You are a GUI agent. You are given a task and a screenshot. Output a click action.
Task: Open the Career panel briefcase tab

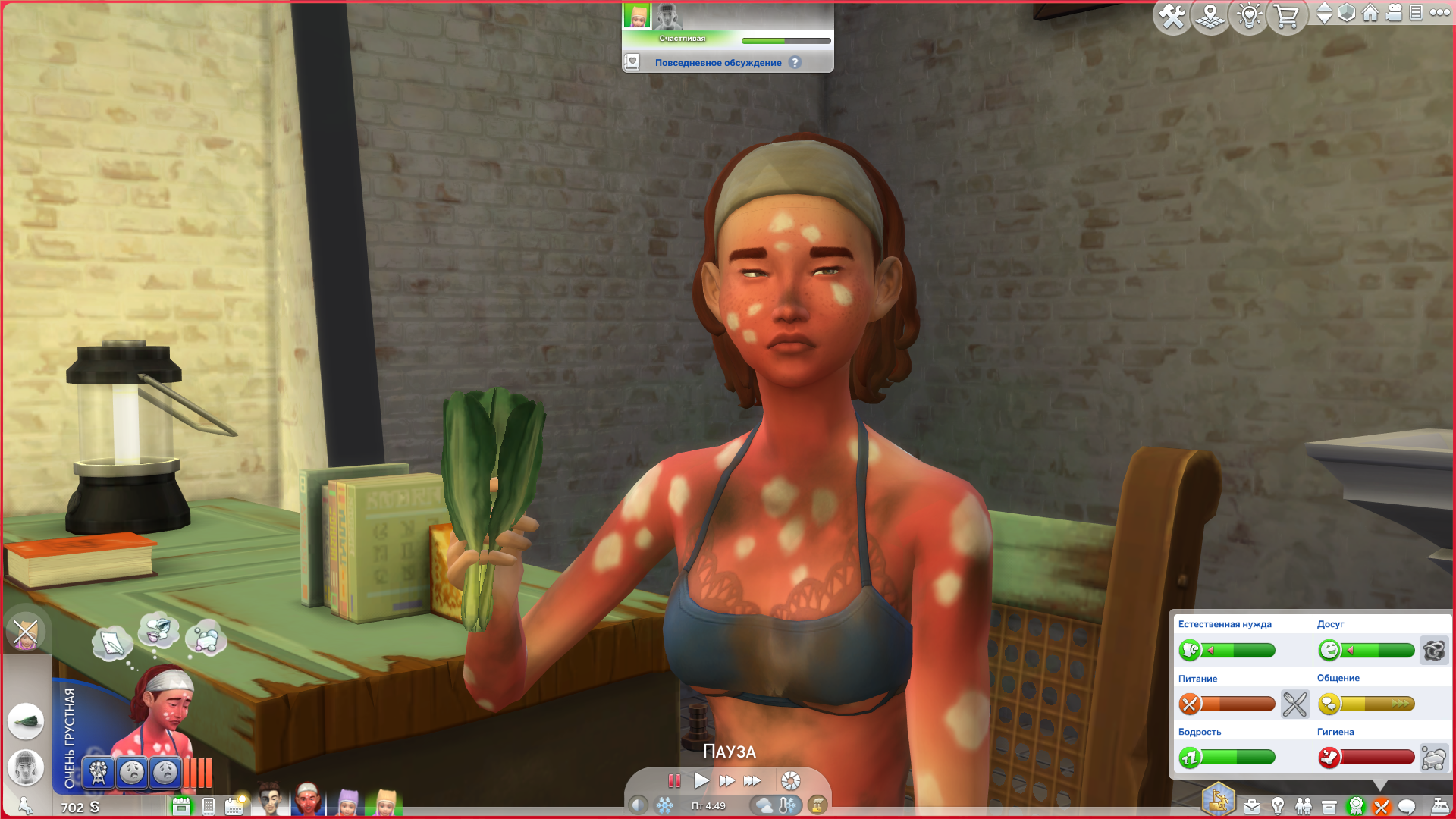click(x=1252, y=806)
